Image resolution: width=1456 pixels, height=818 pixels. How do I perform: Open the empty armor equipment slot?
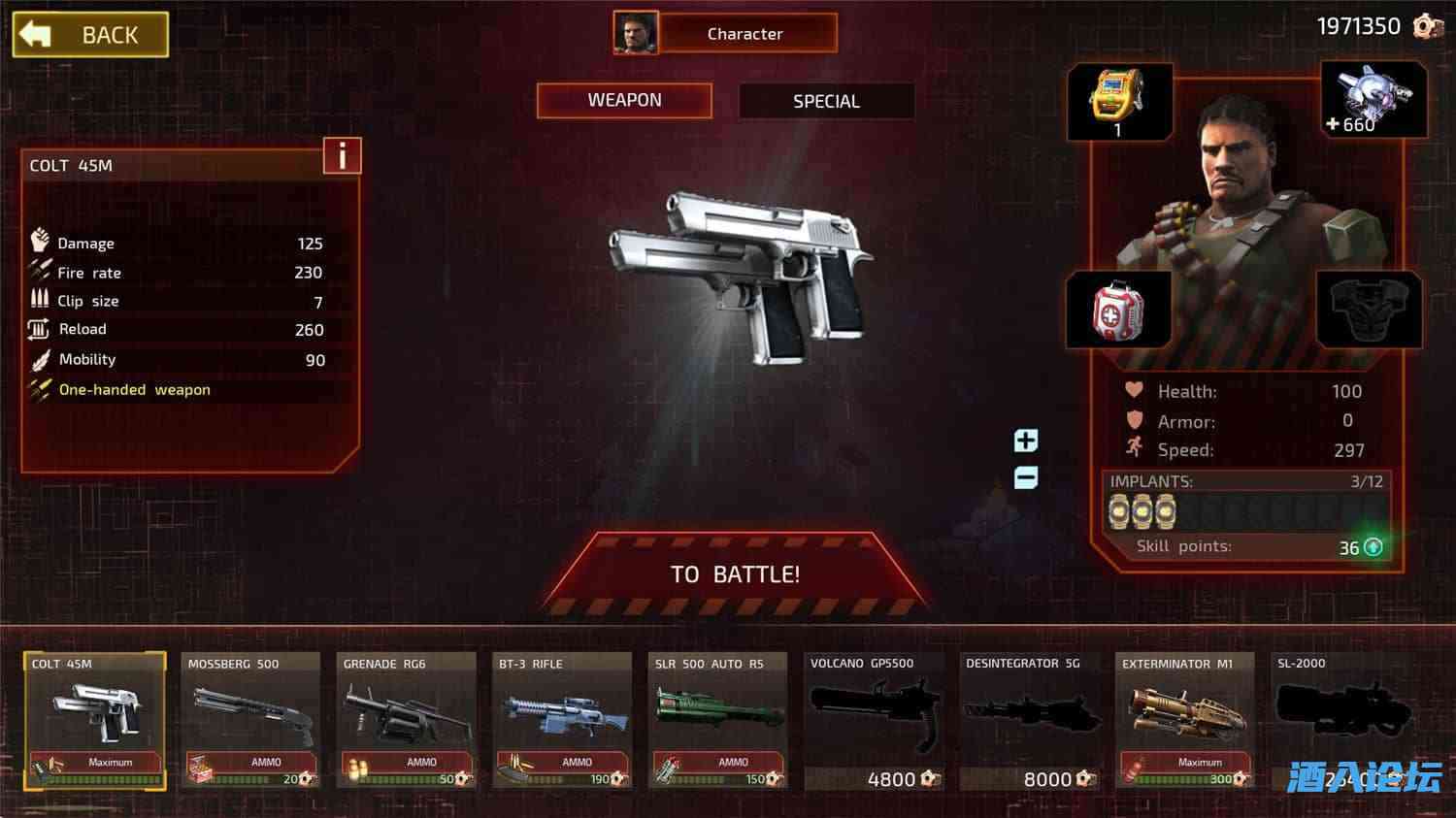pyautogui.click(x=1370, y=309)
